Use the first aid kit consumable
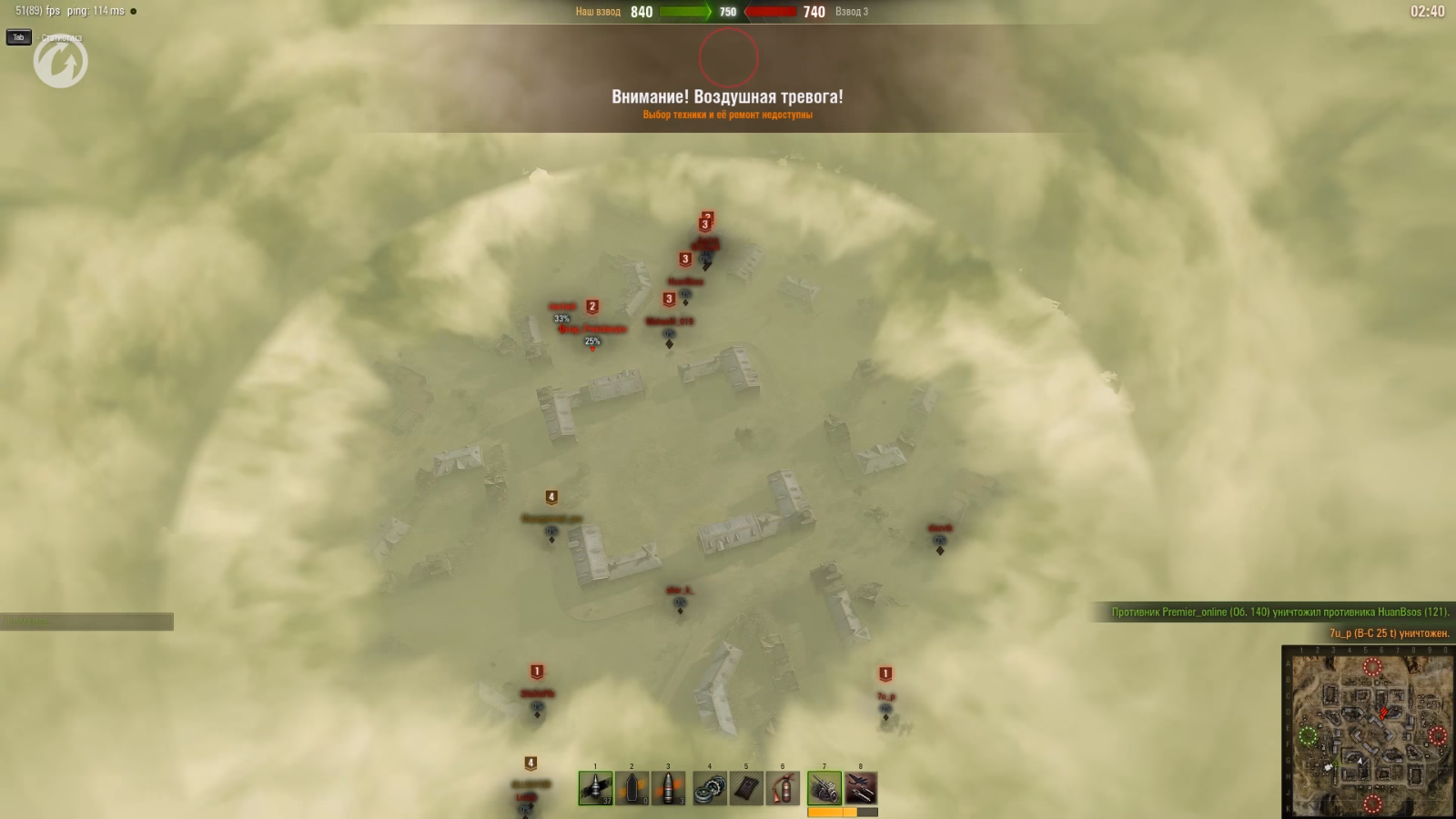 (x=746, y=788)
